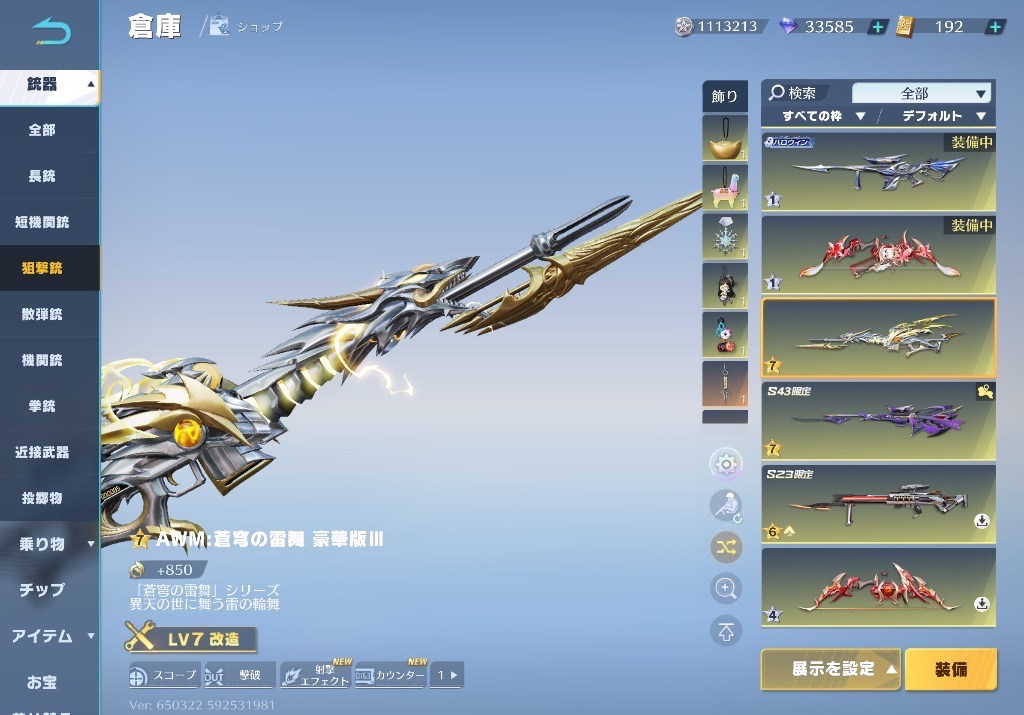Image resolution: width=1024 pixels, height=715 pixels.
Task: Open the スコープ scope attachment option
Action: pyautogui.click(x=163, y=676)
